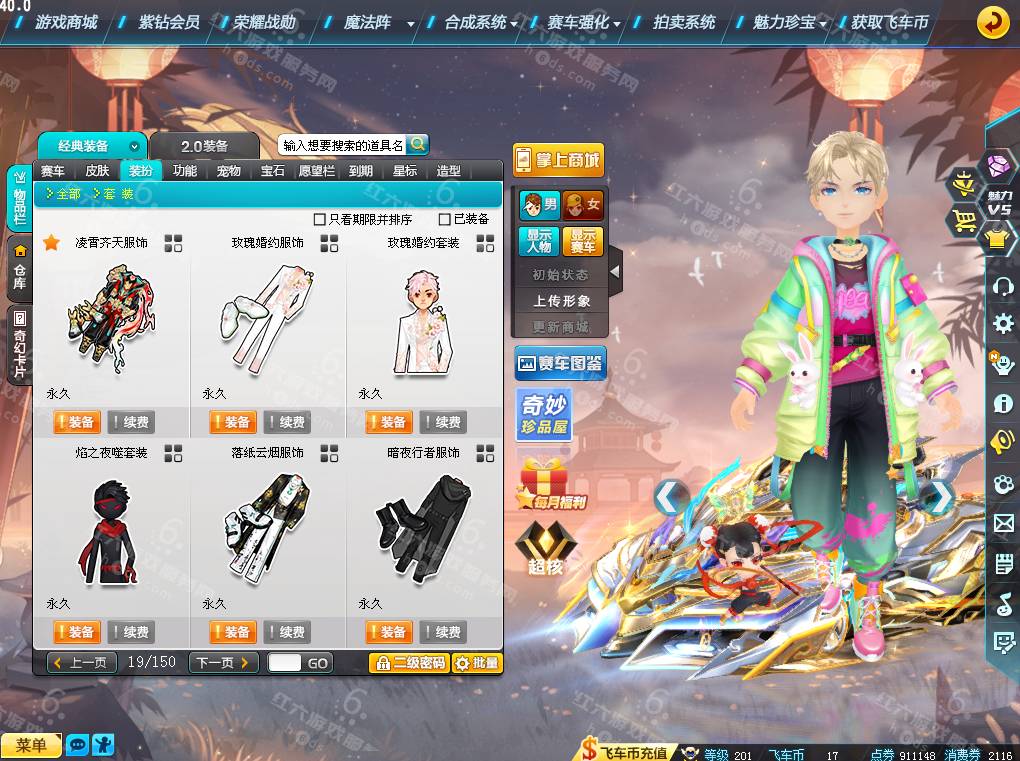Viewport: 1020px width, 761px height.
Task: Click the item search input field
Action: pos(342,146)
